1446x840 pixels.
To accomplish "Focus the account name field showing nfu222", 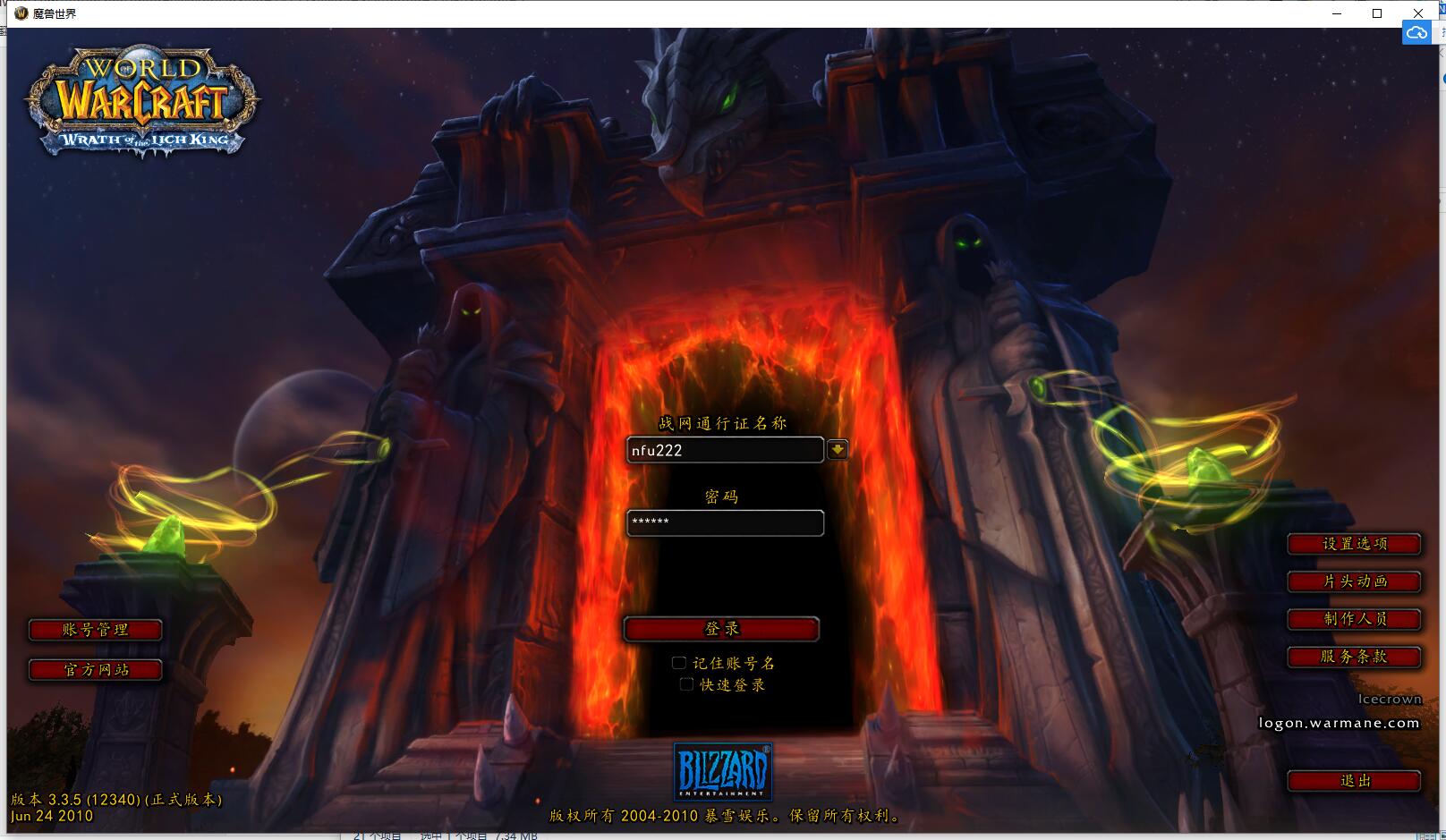I will coord(724,450).
